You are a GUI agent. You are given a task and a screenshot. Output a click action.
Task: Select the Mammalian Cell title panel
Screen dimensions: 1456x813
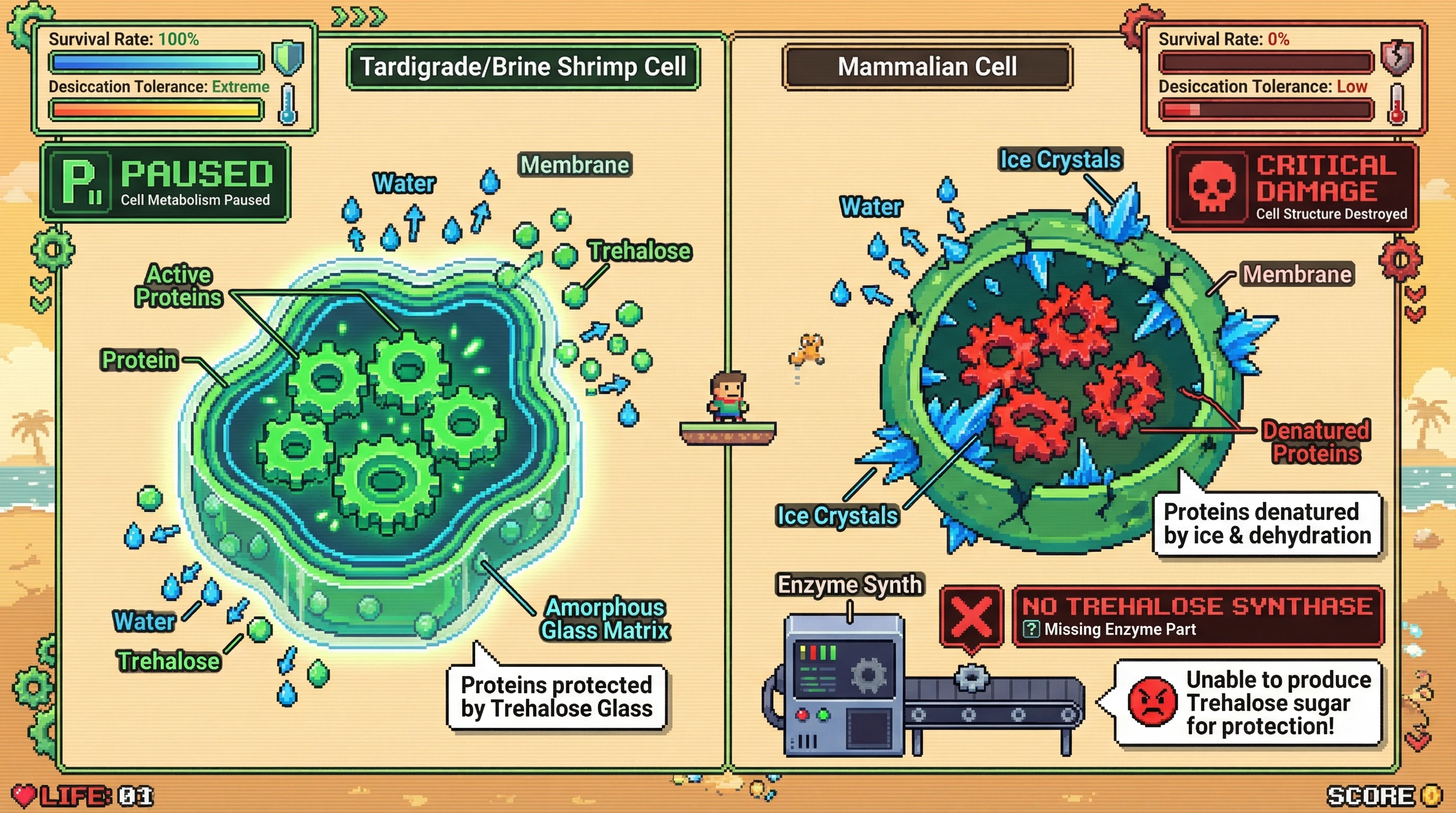coord(927,67)
